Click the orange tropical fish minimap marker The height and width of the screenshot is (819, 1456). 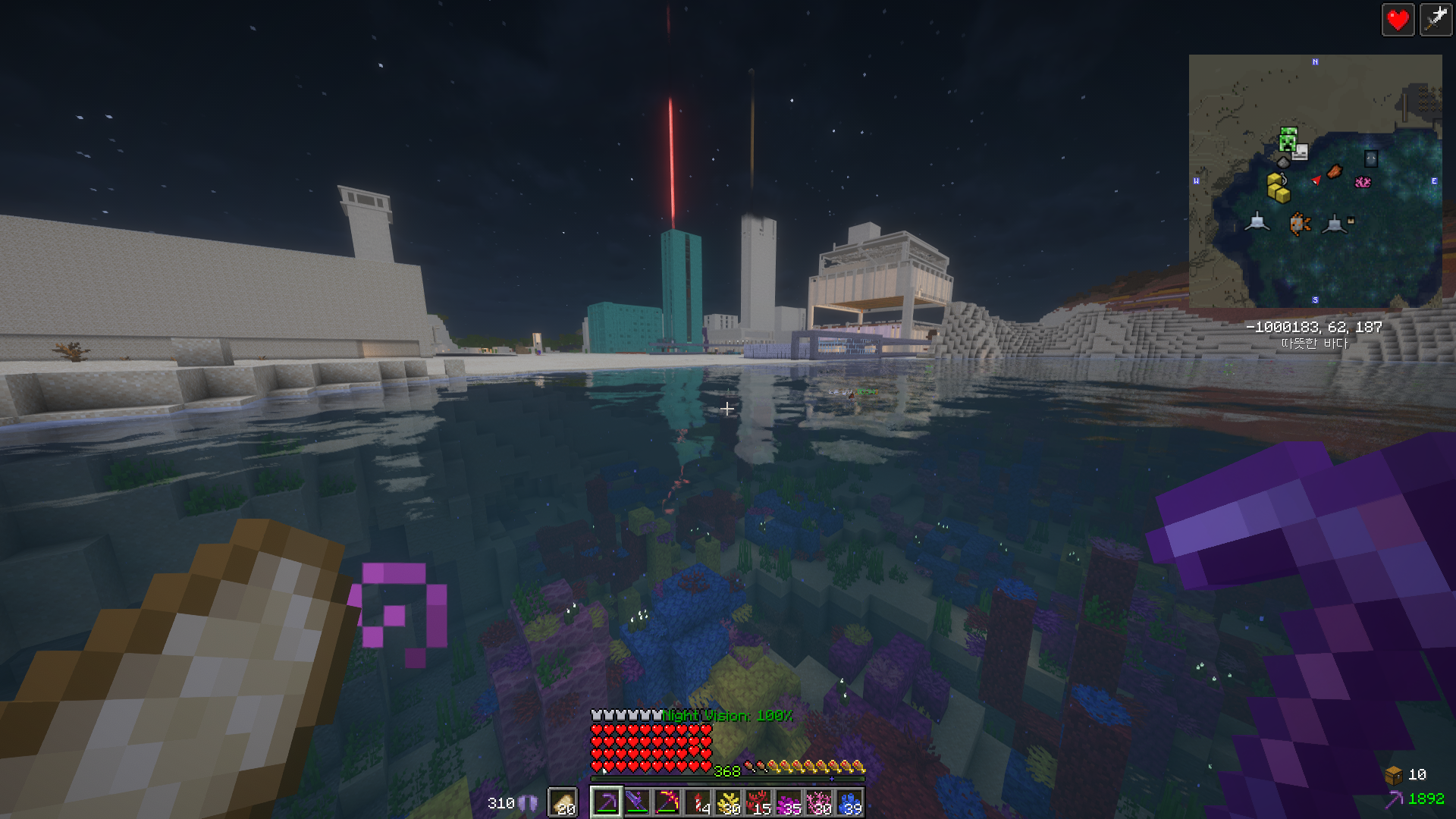click(1300, 224)
